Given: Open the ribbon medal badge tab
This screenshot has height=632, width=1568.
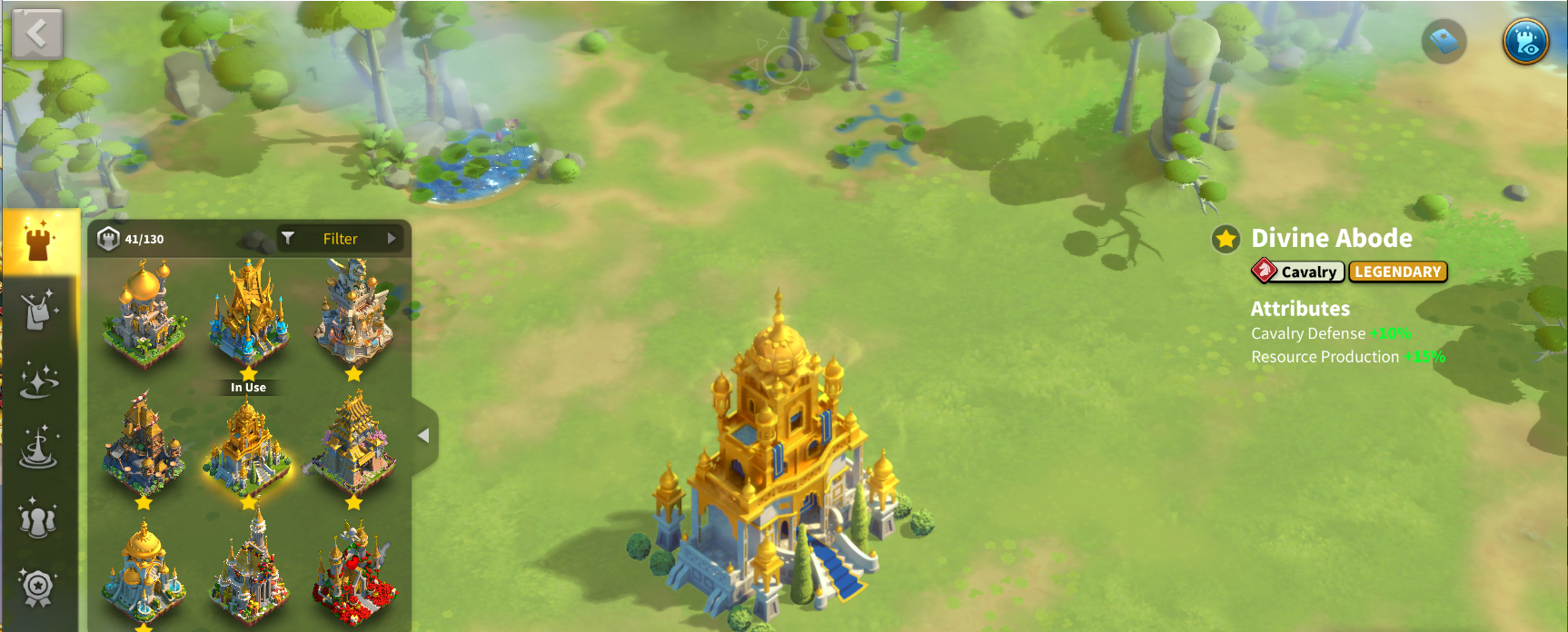Looking at the screenshot, I should 38,588.
